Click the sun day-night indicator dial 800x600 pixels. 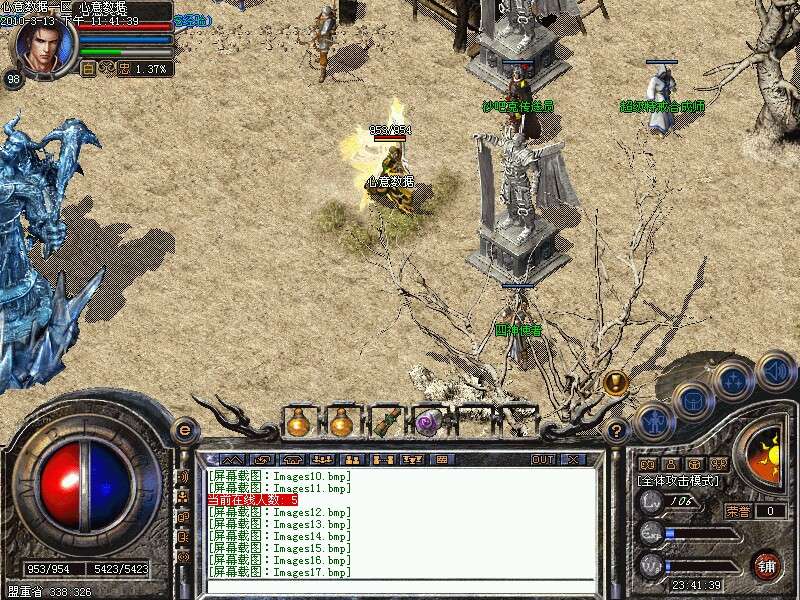pos(765,455)
